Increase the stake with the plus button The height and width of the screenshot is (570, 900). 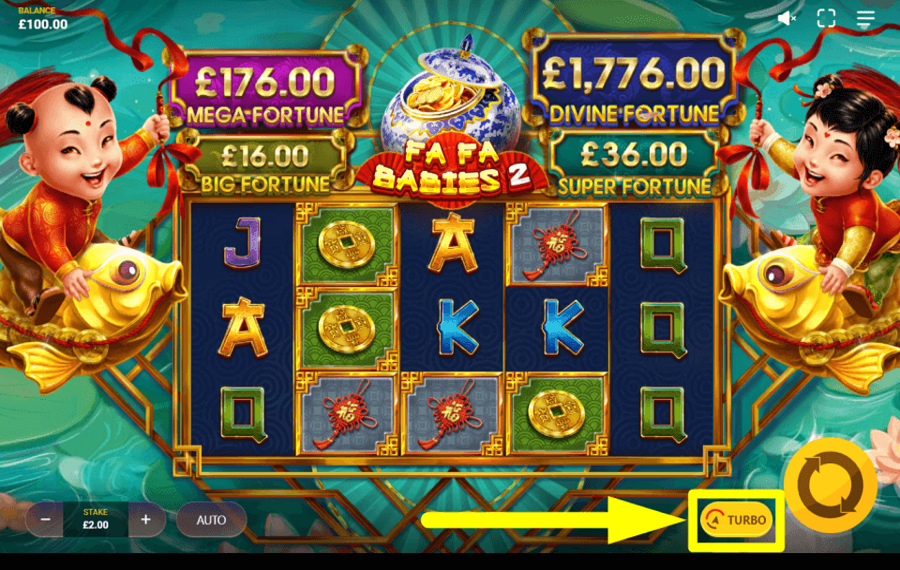146,520
